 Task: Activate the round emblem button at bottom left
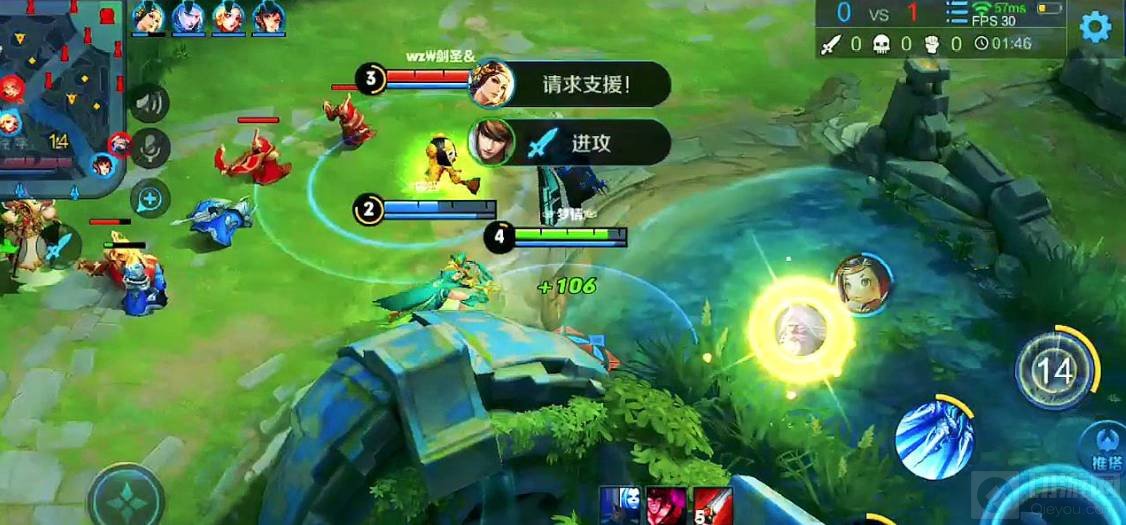[126, 497]
